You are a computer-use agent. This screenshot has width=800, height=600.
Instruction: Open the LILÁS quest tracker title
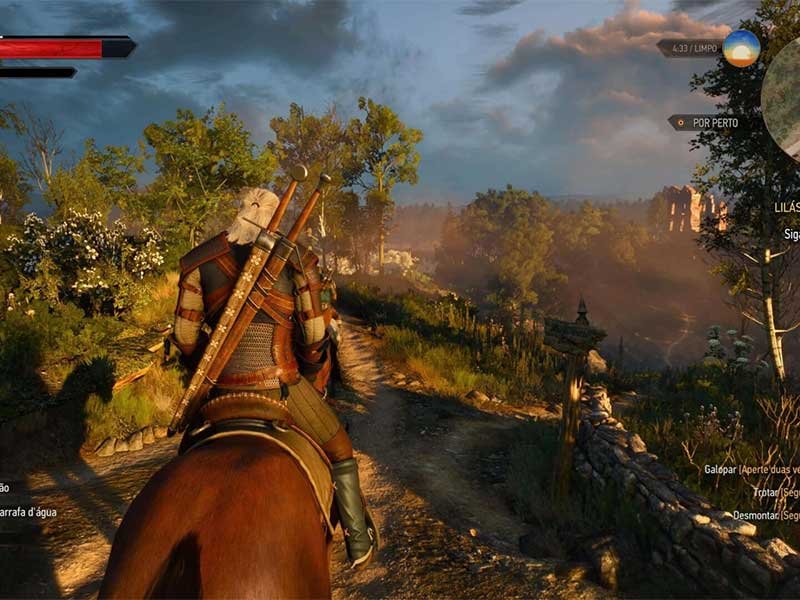tap(784, 210)
